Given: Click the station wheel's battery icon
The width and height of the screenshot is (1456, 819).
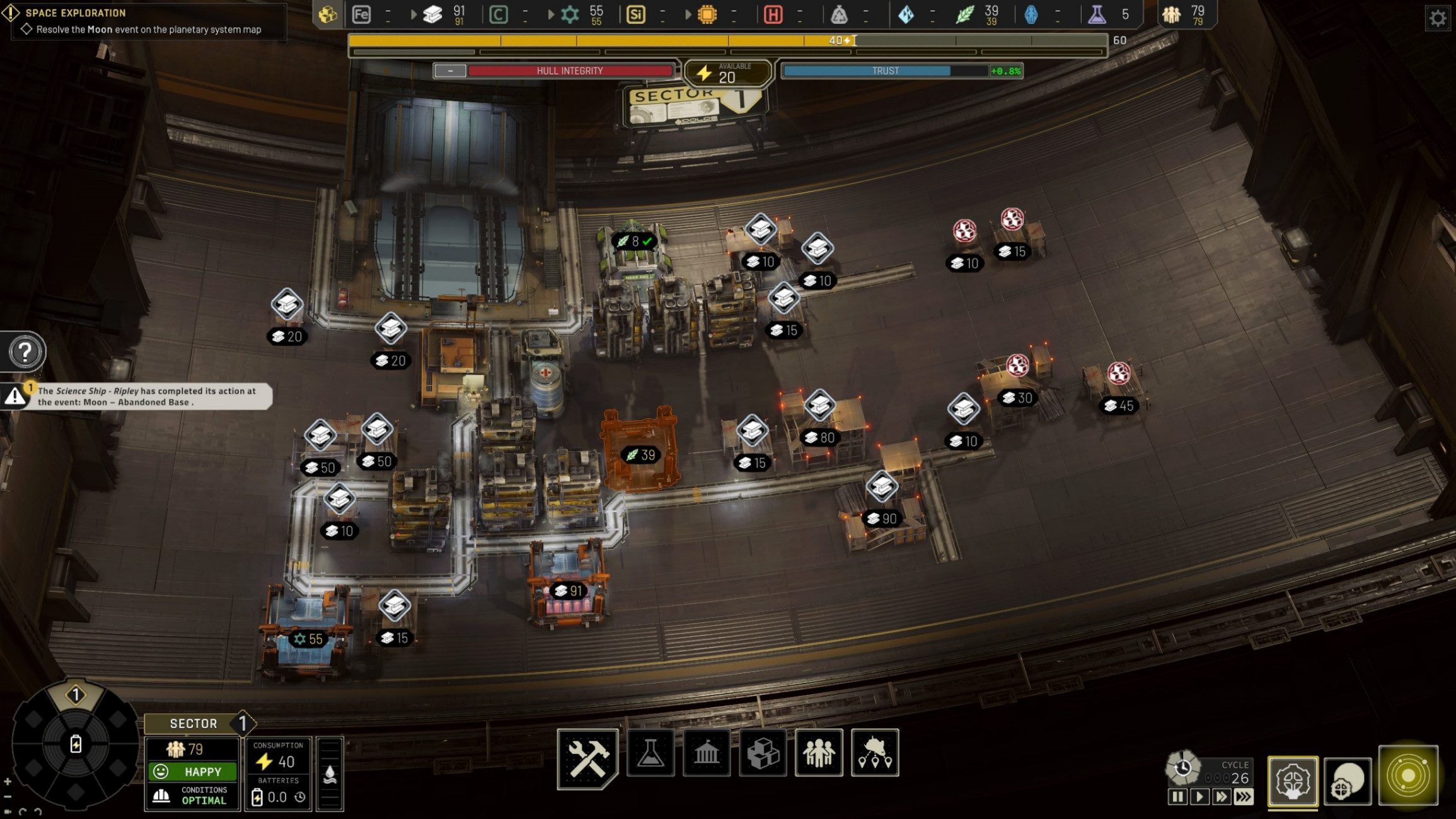Looking at the screenshot, I should pyautogui.click(x=76, y=745).
